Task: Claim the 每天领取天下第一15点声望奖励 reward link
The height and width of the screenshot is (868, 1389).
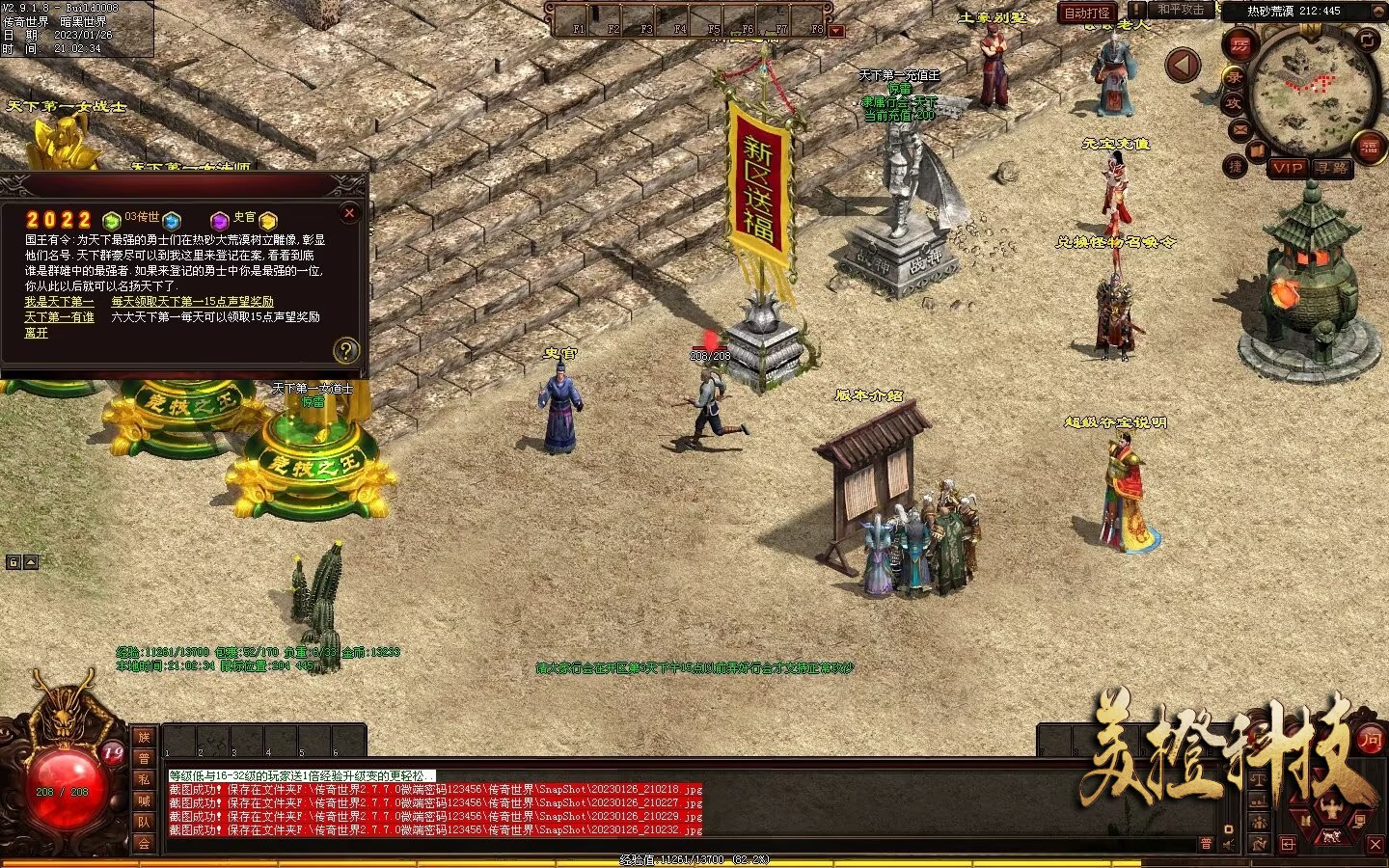Action: click(192, 302)
